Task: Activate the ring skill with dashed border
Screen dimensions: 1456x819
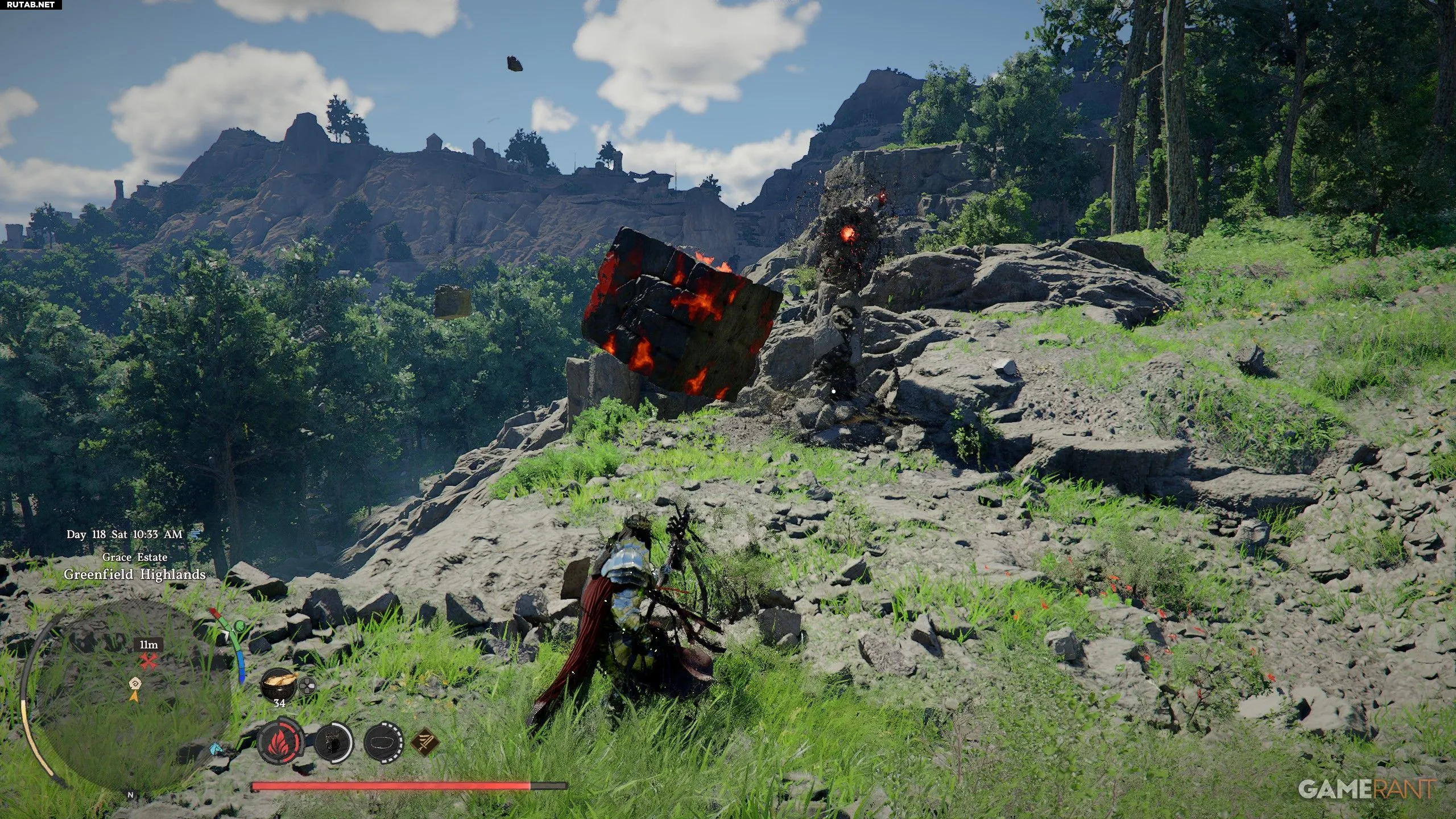Action: 384,743
